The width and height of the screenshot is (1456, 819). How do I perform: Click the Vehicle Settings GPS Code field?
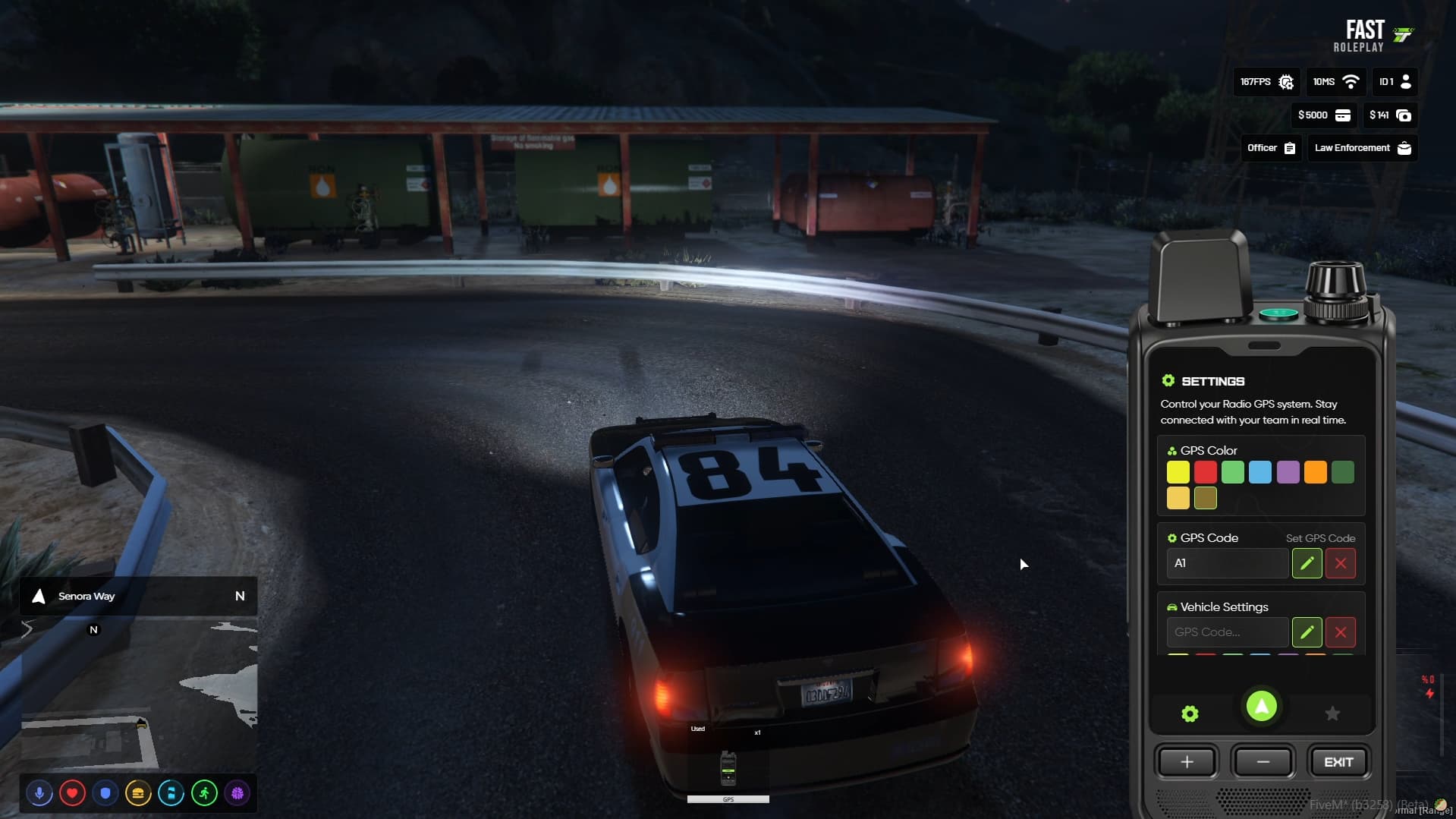pos(1227,632)
